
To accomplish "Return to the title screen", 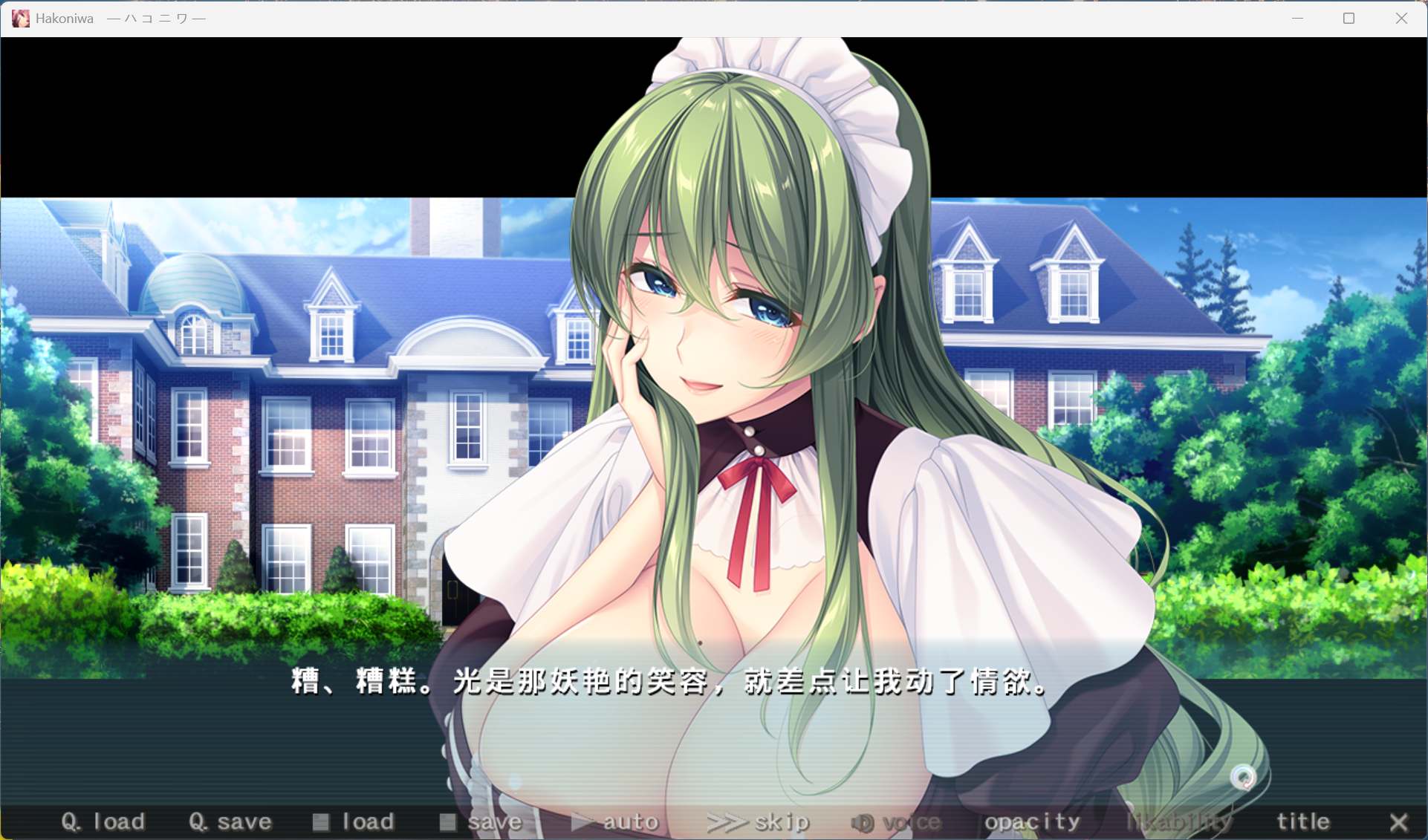I will [1302, 821].
